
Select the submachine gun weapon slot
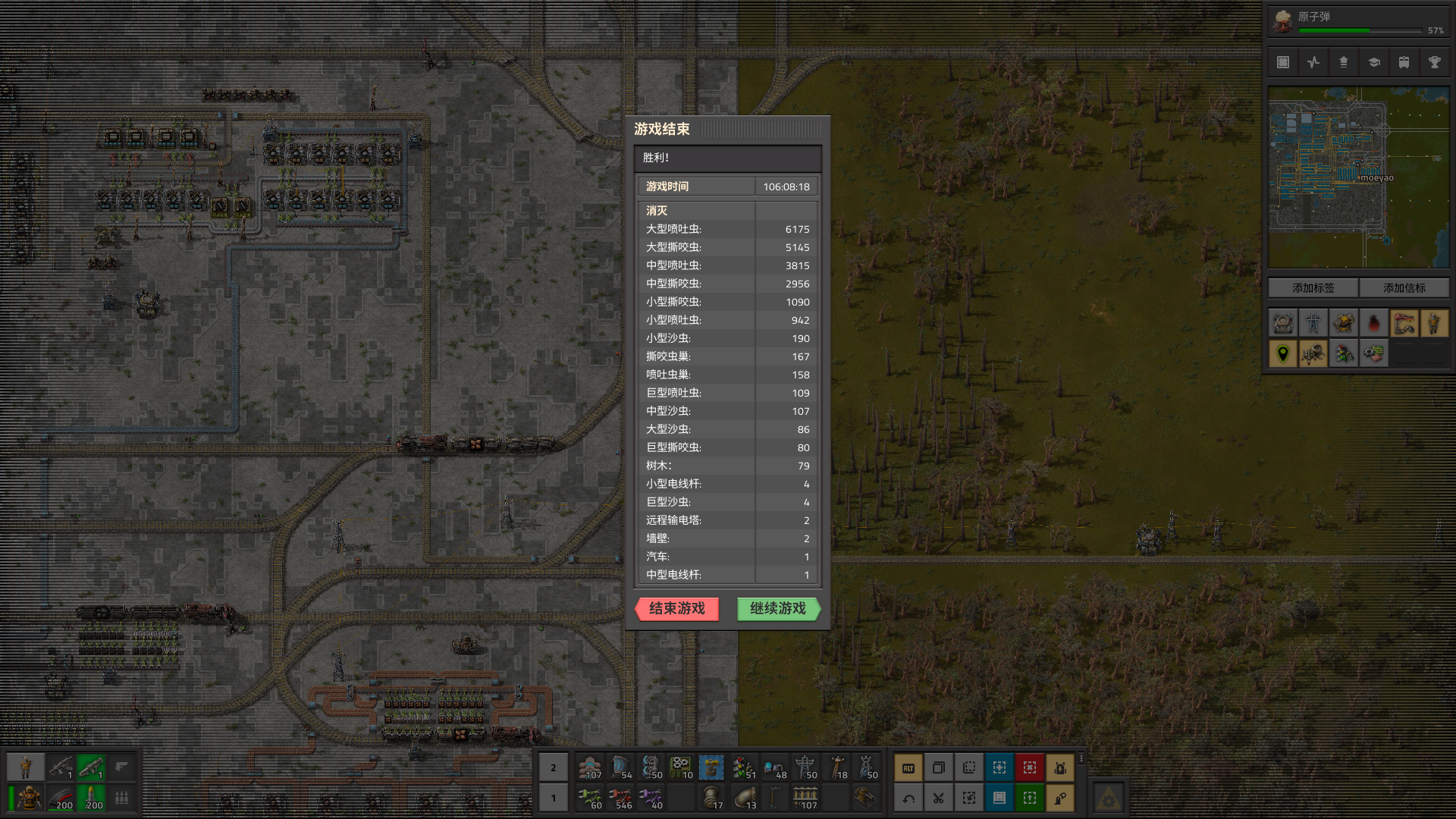coord(61,768)
